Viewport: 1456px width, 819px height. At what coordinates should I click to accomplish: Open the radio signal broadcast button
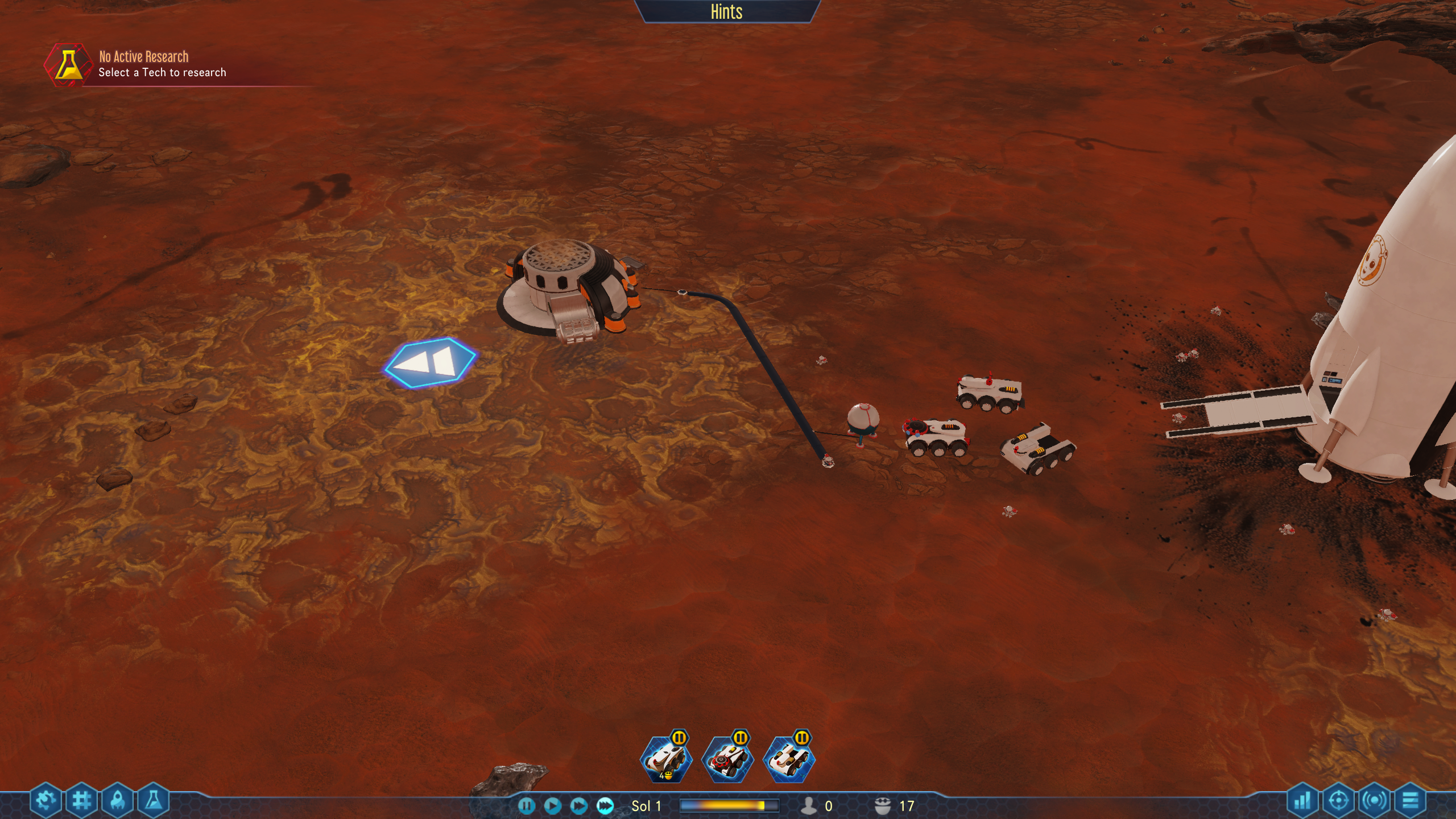point(1374,801)
